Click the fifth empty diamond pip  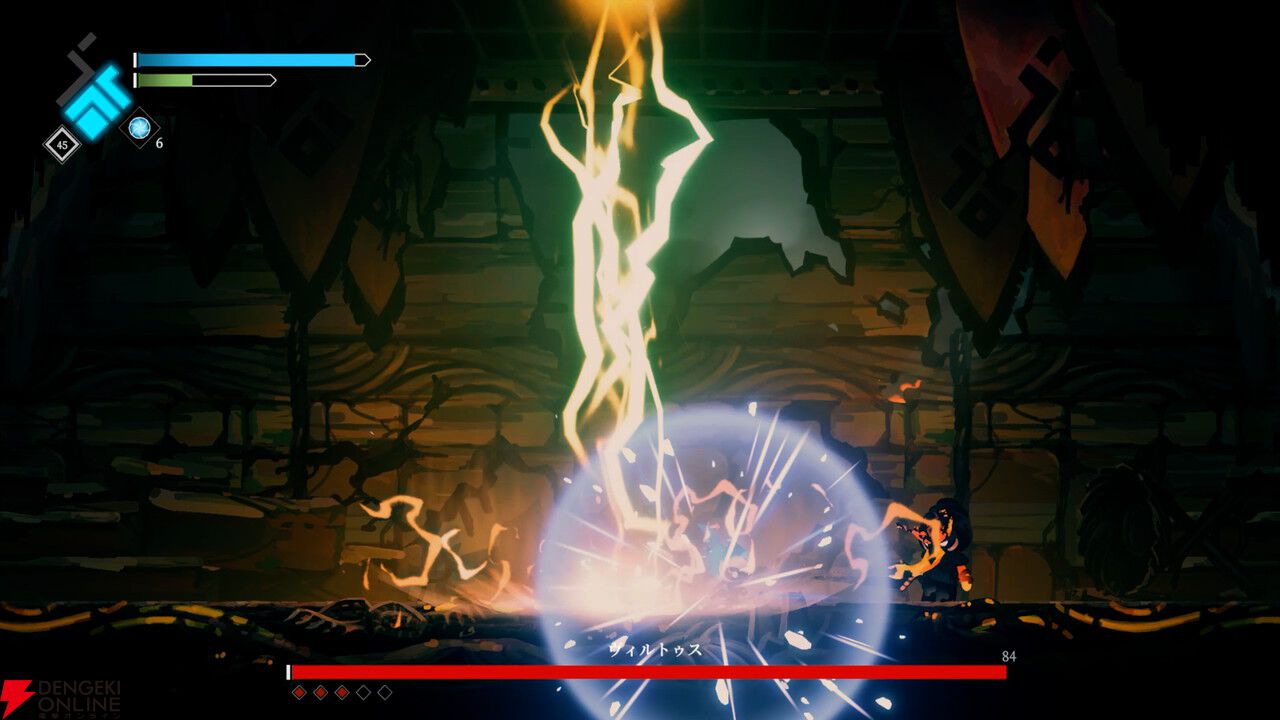[385, 692]
